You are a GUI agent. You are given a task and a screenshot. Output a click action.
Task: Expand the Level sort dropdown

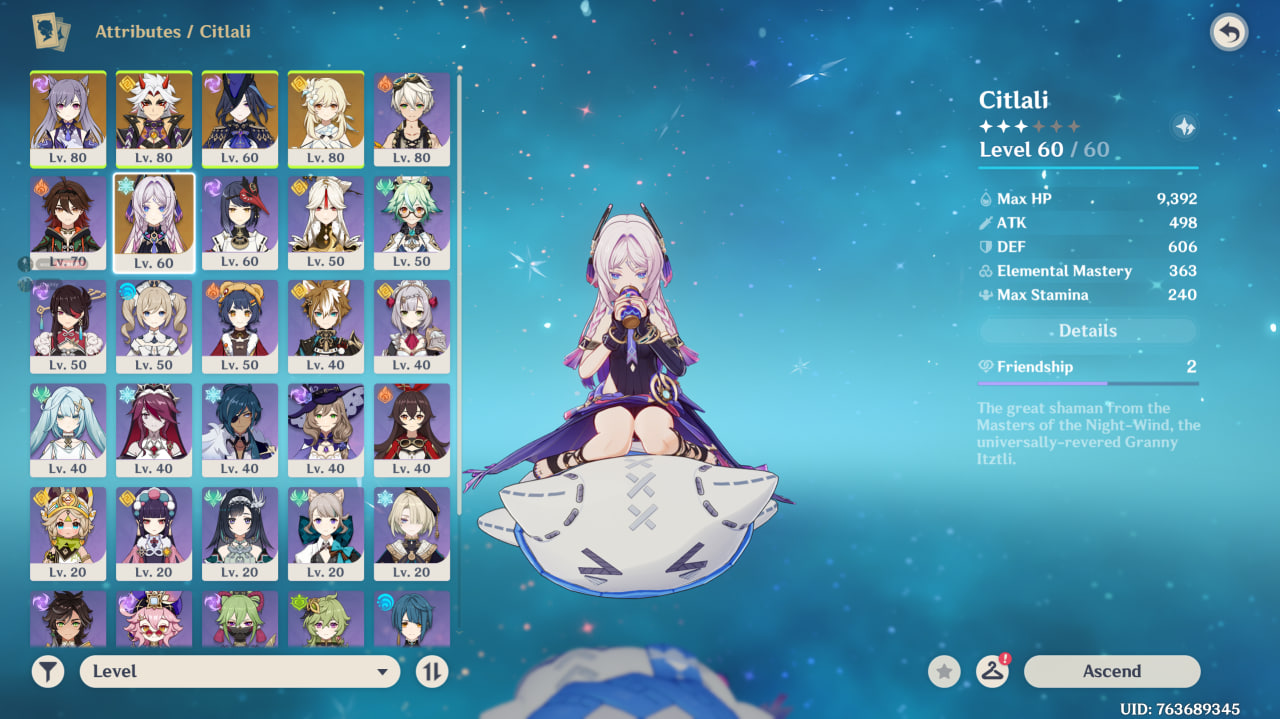(240, 671)
